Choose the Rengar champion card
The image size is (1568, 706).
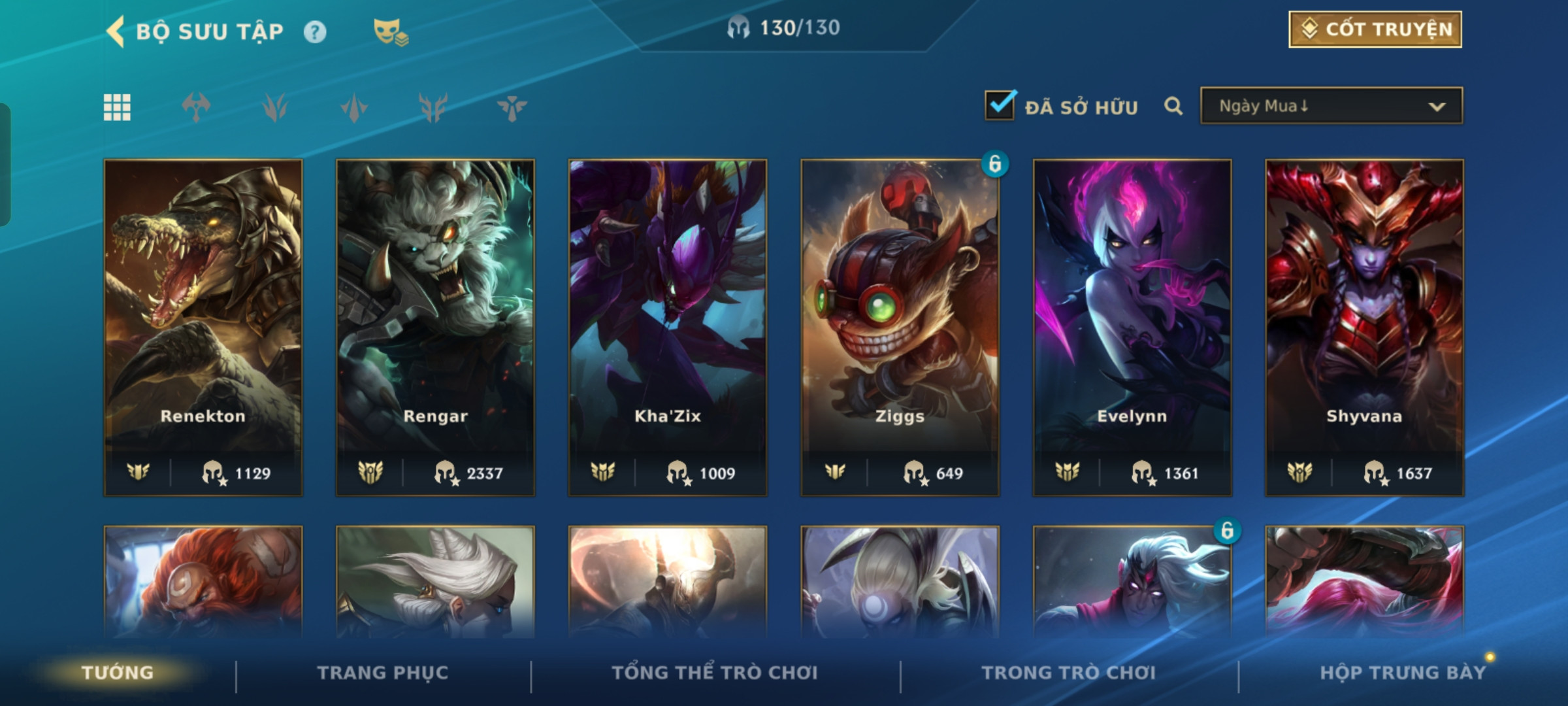click(x=435, y=327)
